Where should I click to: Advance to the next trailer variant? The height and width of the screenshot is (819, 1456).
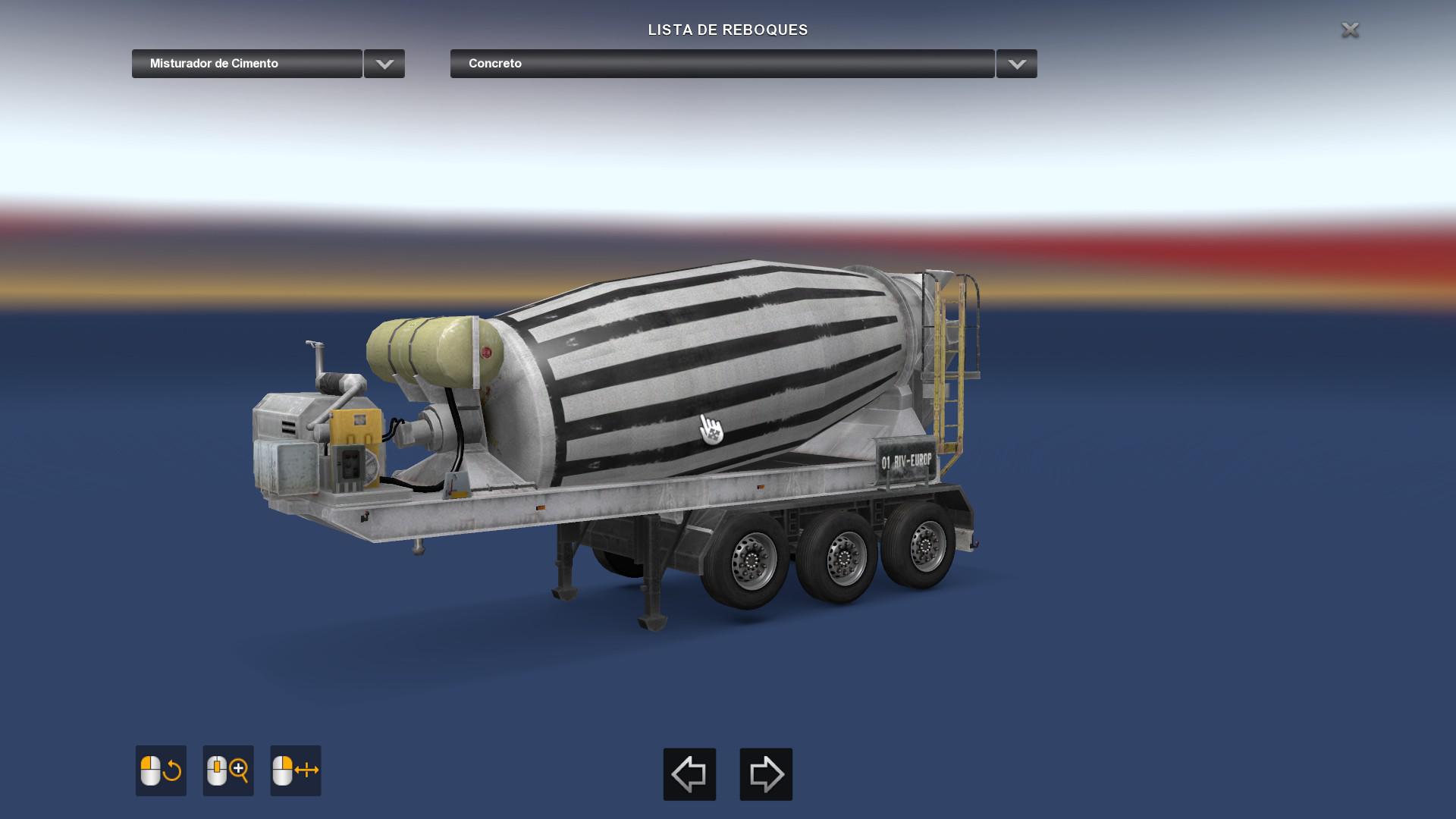point(765,774)
